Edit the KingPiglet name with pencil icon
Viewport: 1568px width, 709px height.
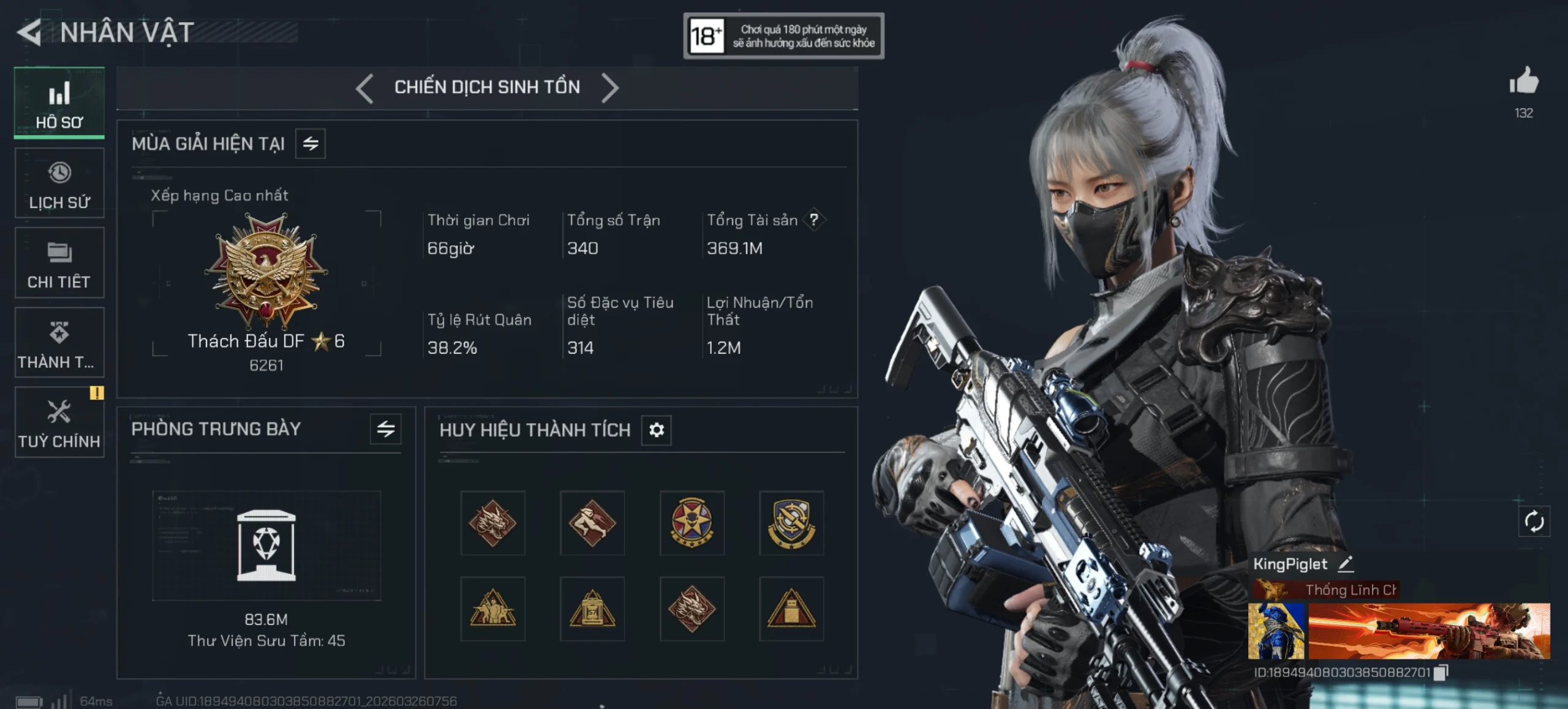tap(1346, 564)
